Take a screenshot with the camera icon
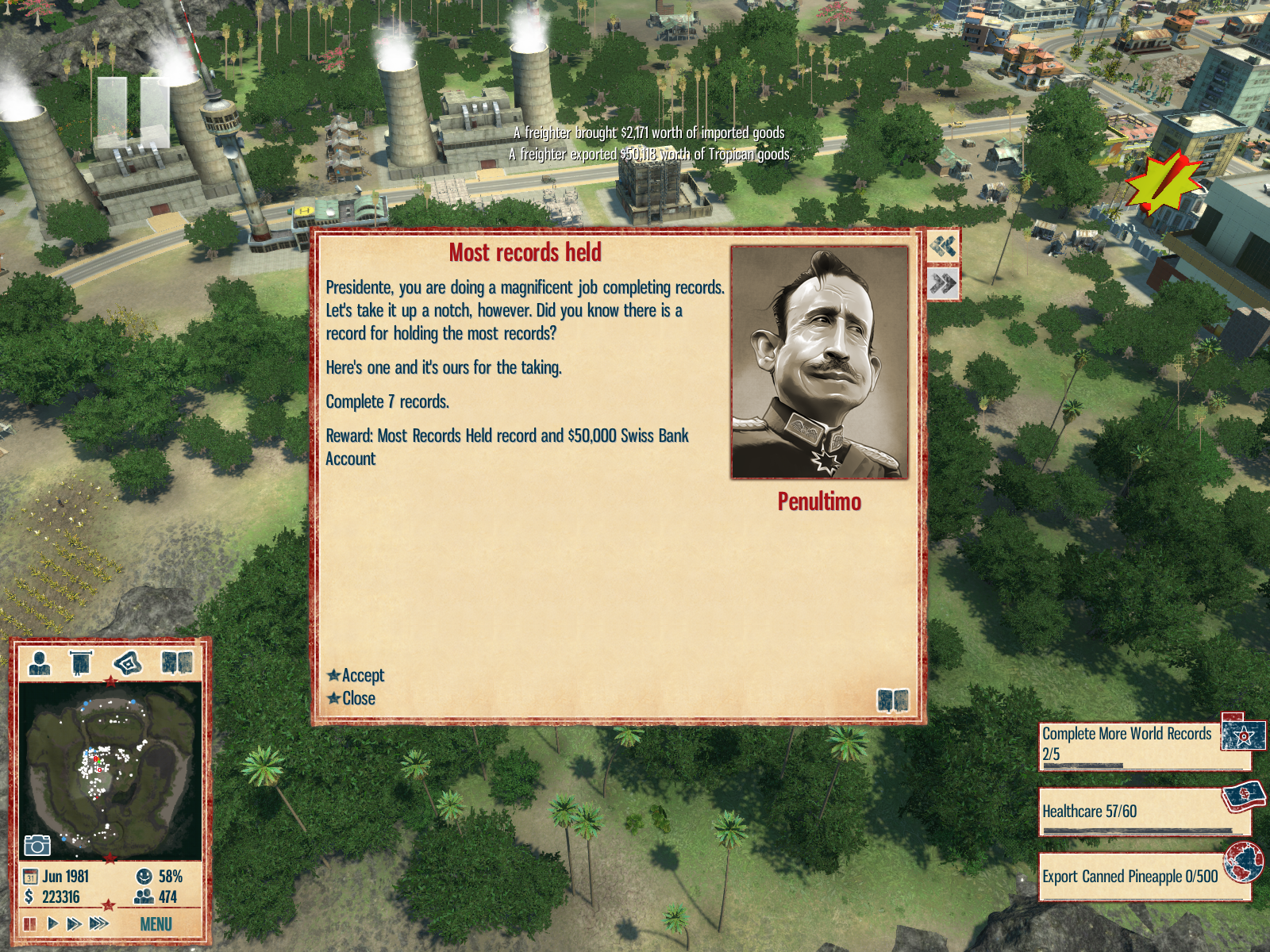Viewport: 1270px width, 952px height. pos(37,846)
